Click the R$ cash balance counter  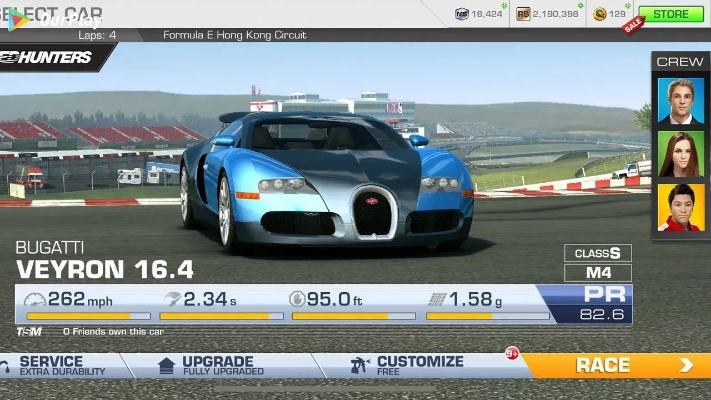(548, 14)
